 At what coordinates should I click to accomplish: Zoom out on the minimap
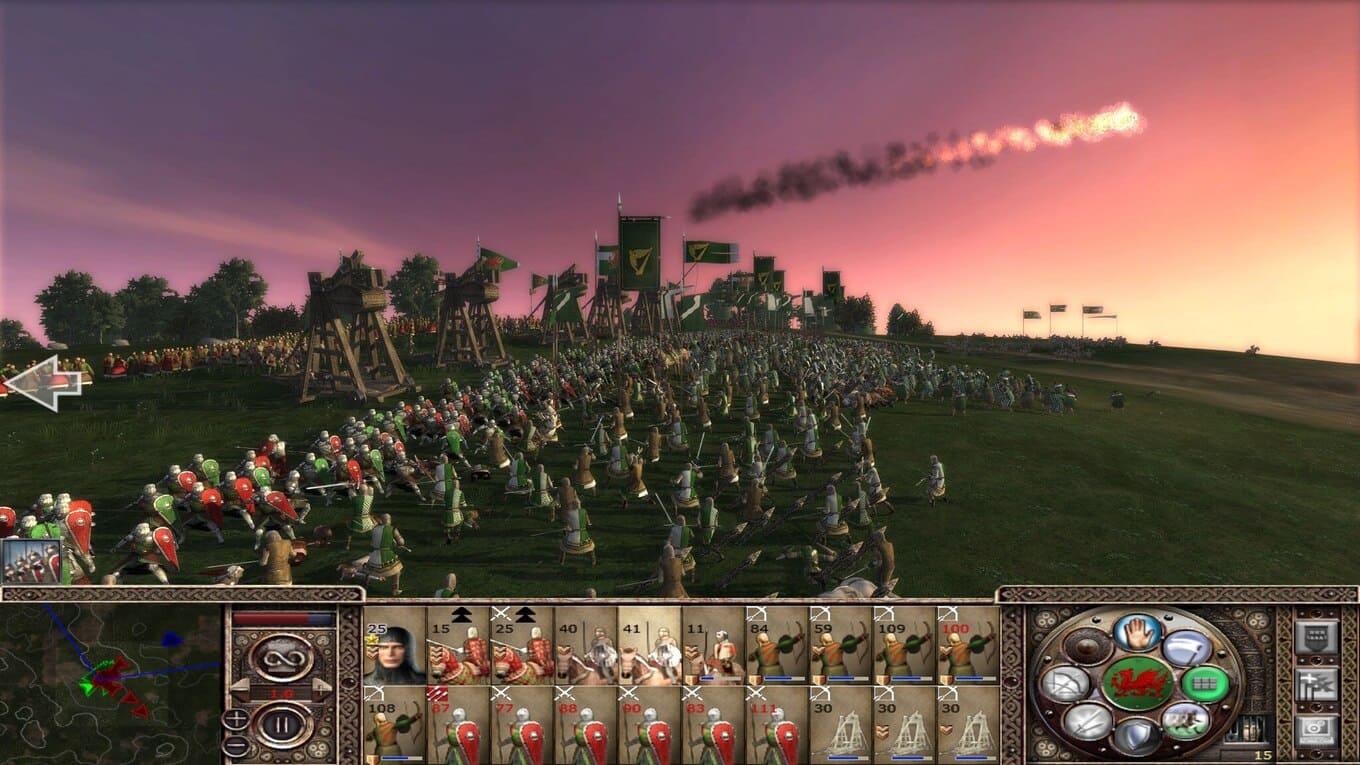click(235, 746)
